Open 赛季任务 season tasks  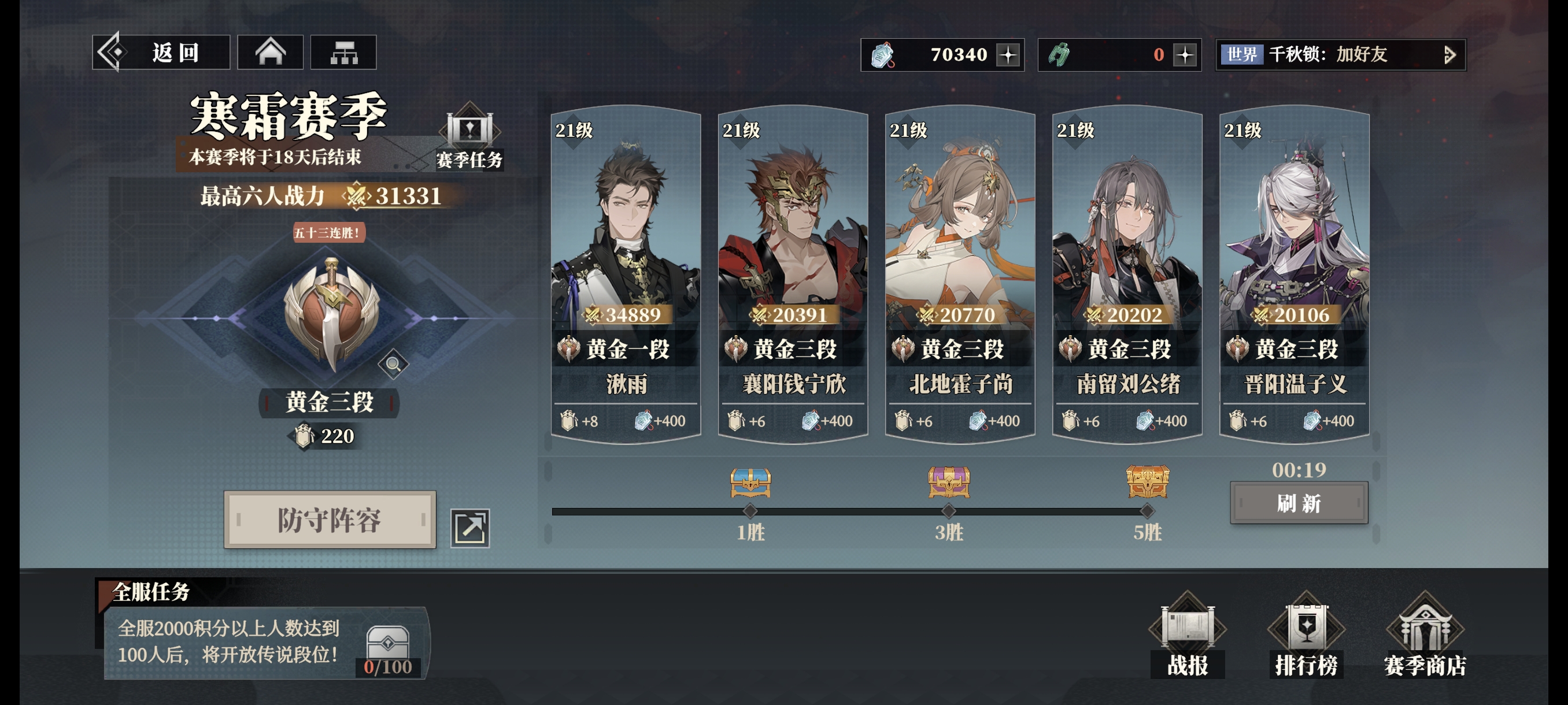[469, 139]
